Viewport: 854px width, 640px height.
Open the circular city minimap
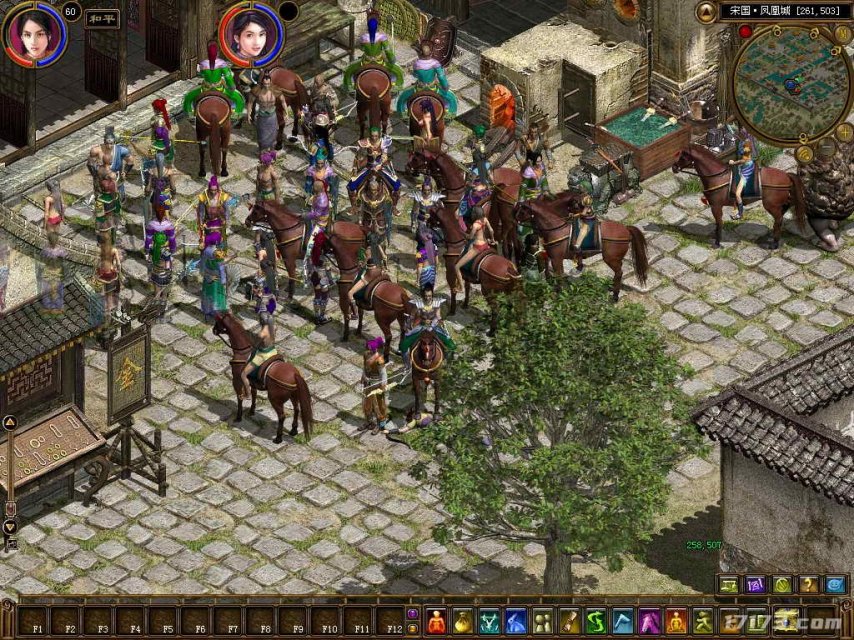point(792,84)
